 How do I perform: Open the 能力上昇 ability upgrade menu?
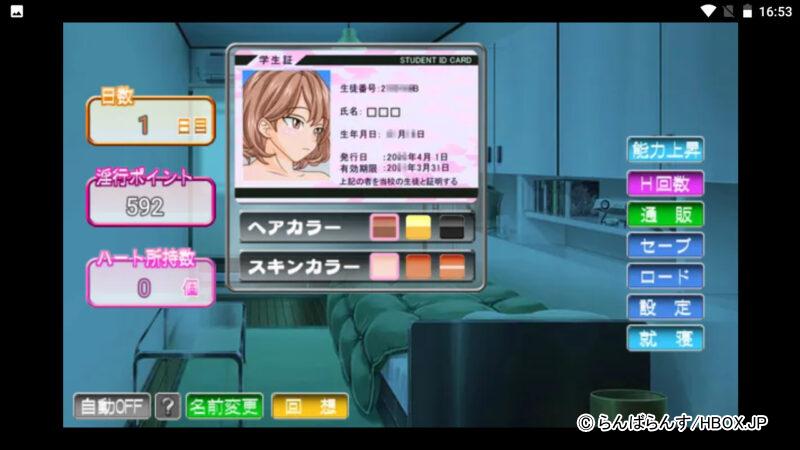click(665, 151)
